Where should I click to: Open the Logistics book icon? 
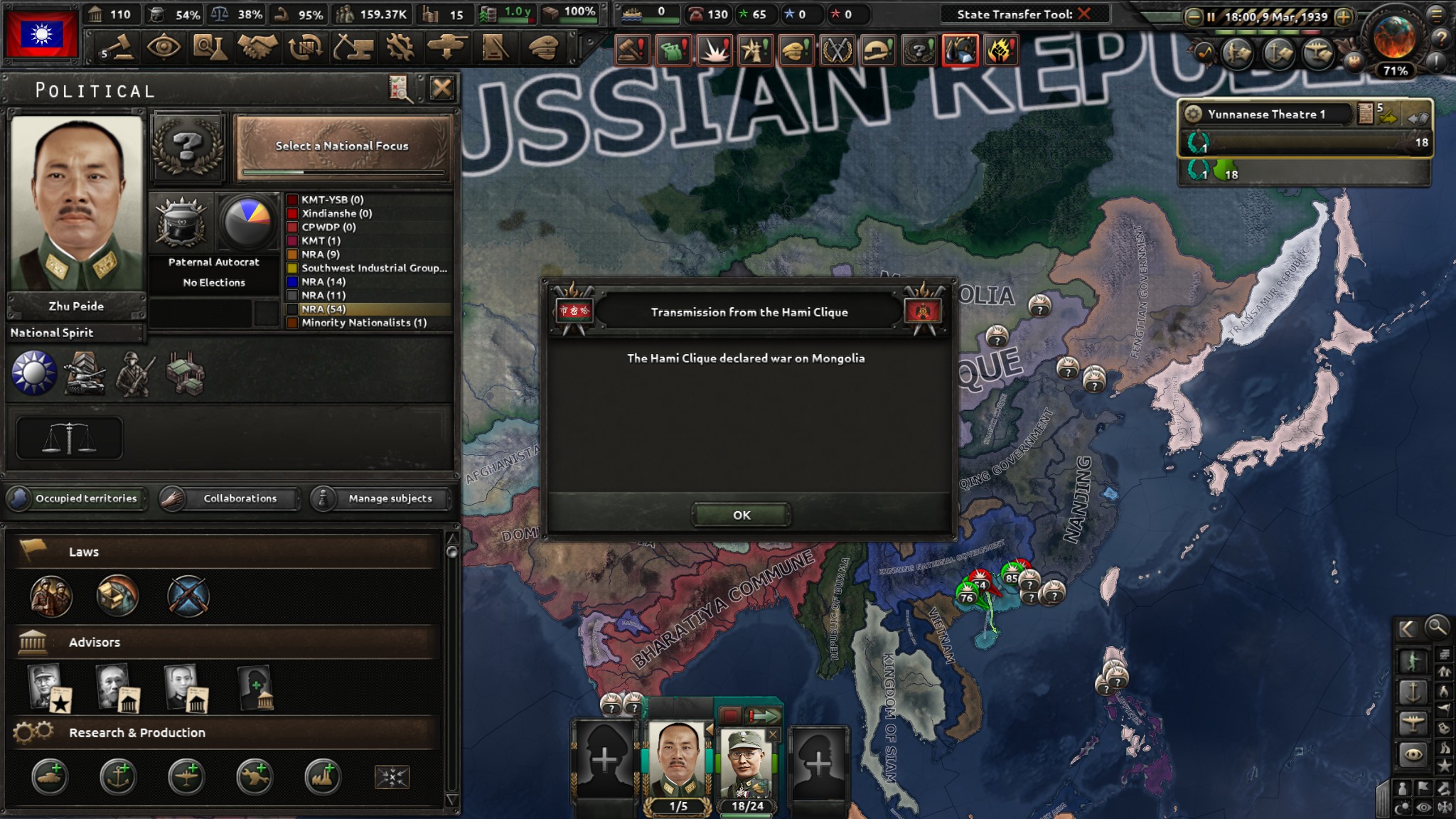[495, 47]
